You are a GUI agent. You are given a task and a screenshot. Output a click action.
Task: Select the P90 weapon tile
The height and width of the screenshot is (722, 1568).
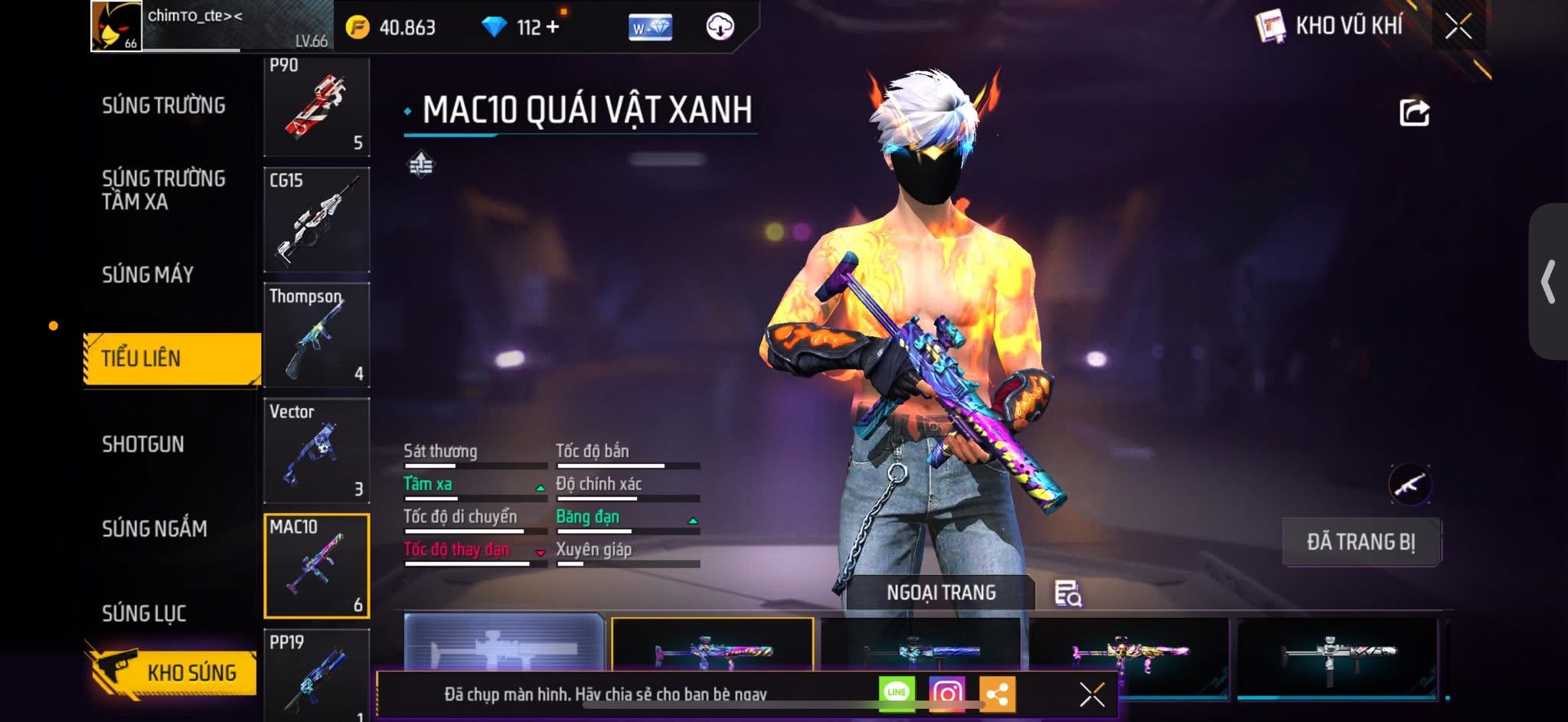316,107
